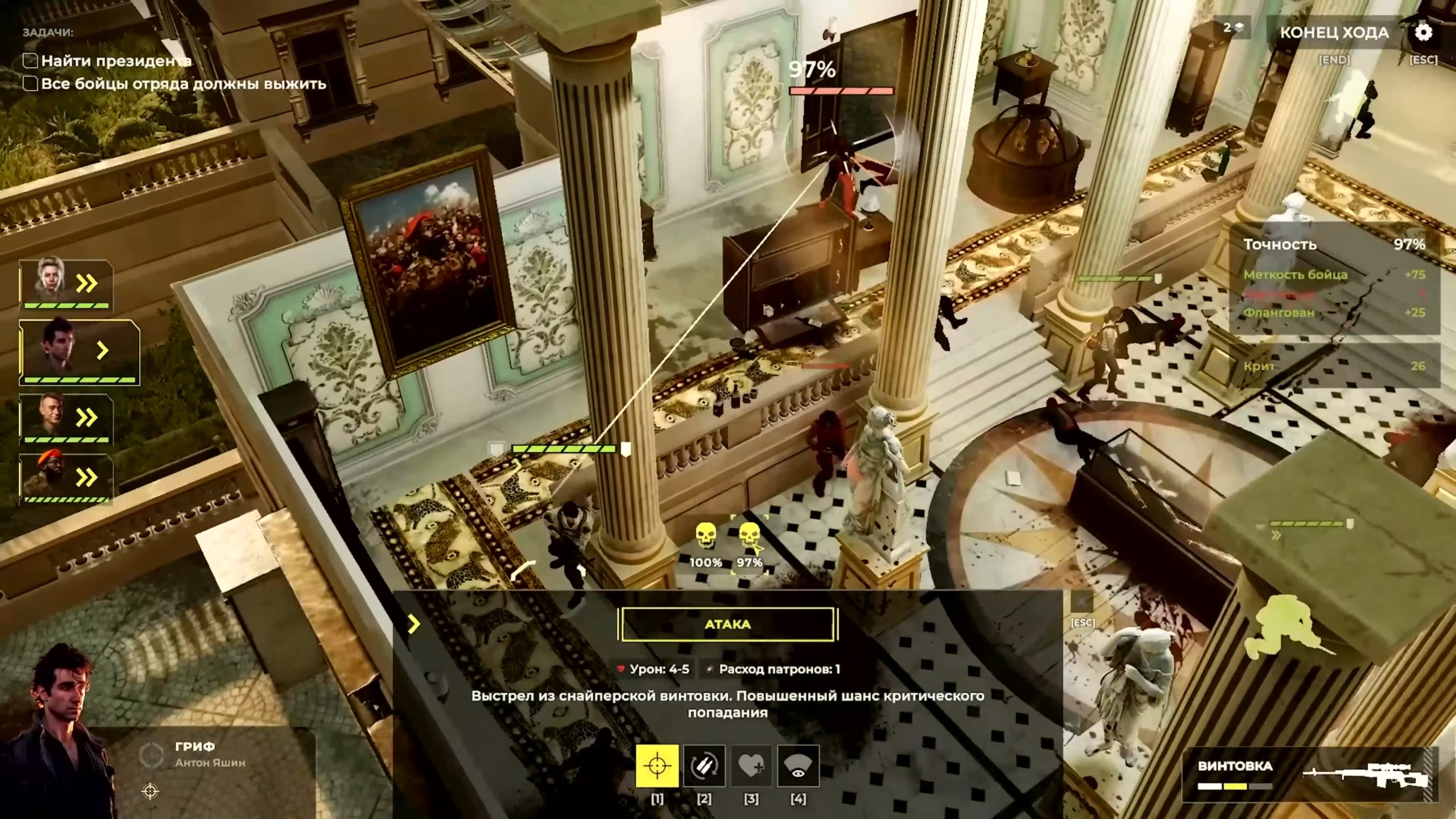Expand the action panel's yellow arrow
Image resolution: width=1456 pixels, height=819 pixels.
(414, 624)
